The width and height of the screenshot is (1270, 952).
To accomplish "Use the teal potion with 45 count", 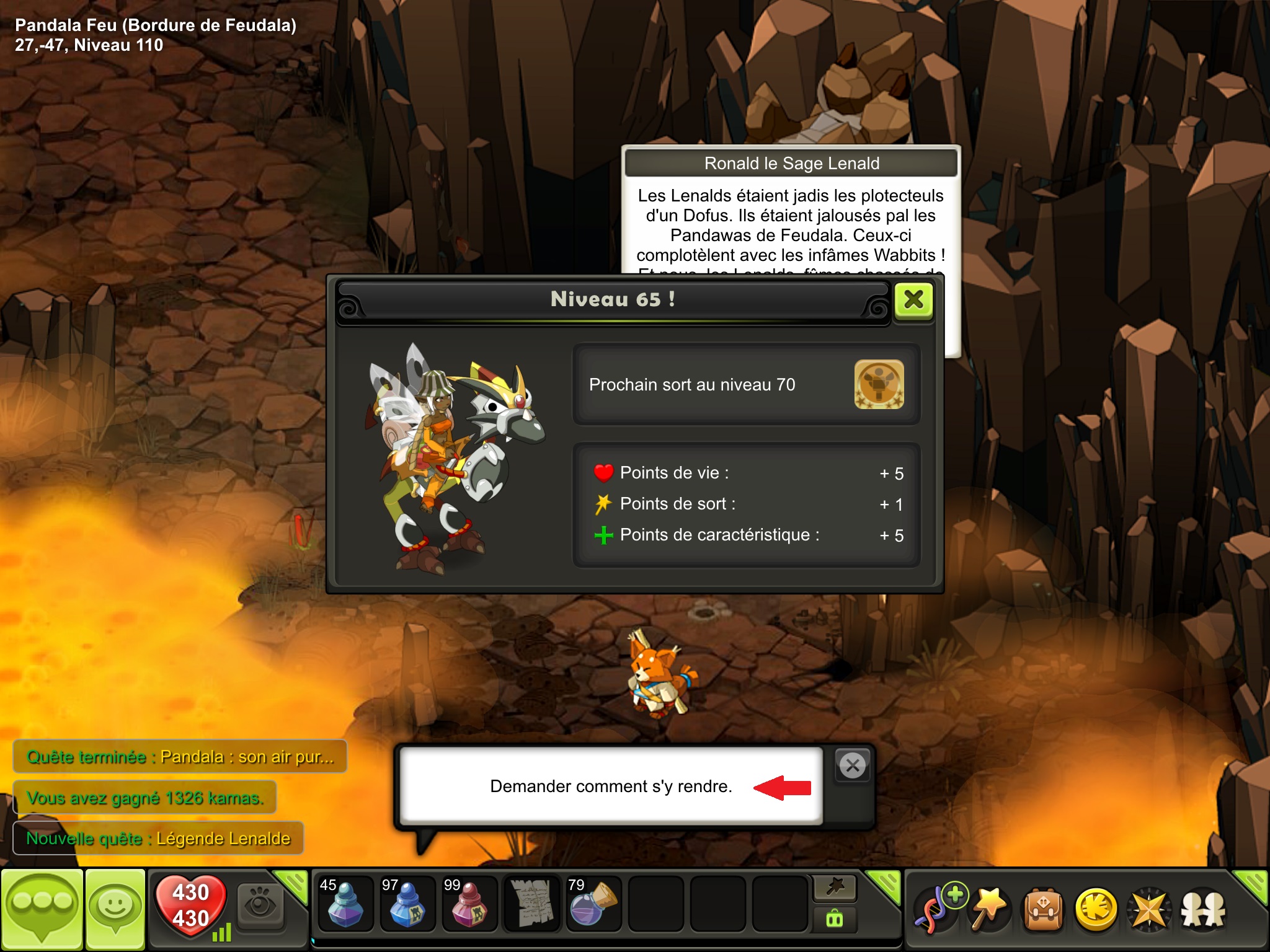I will [x=345, y=904].
